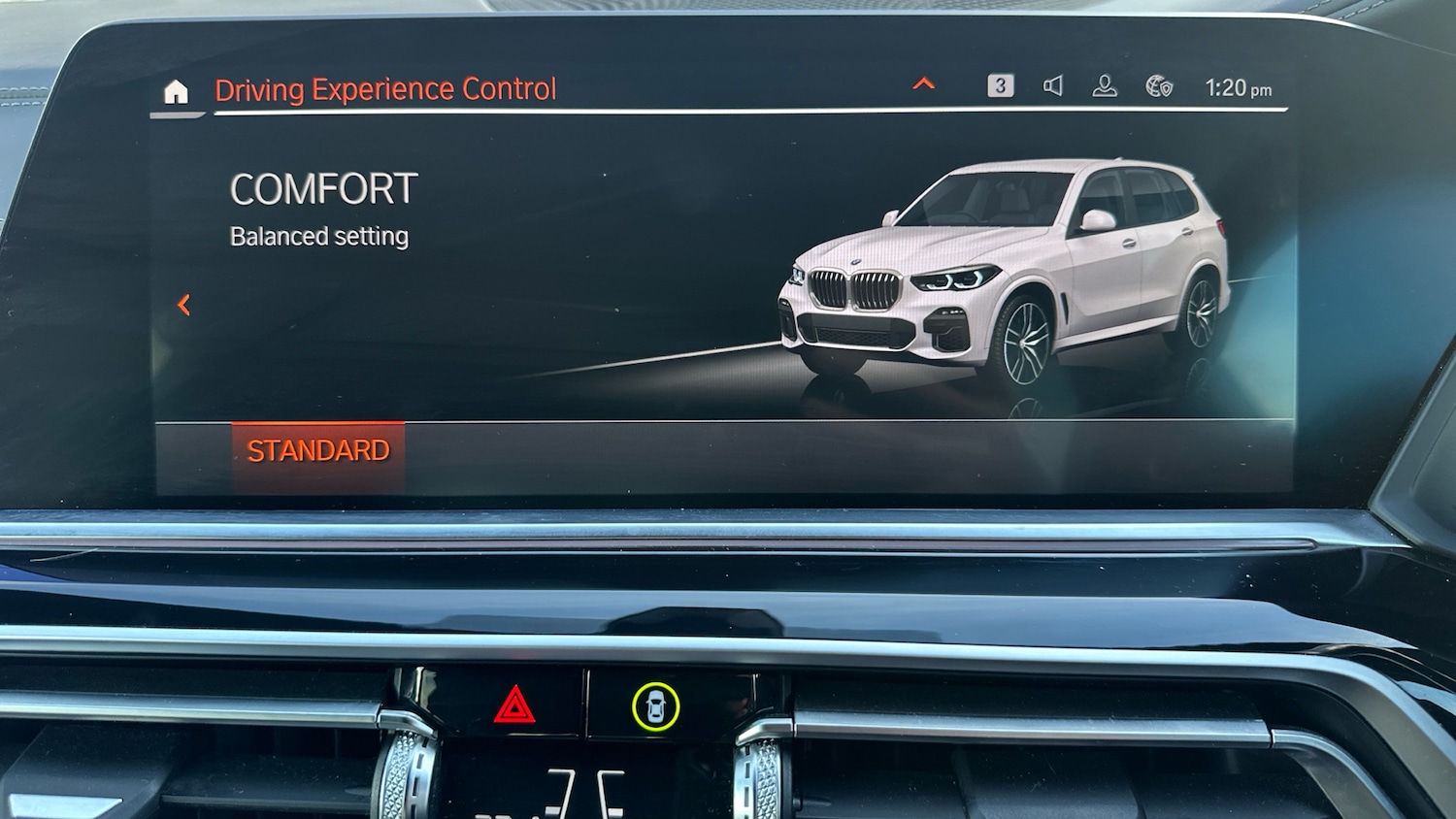The image size is (1456, 819).
Task: Open notifications via the badge showing 3
Action: [1001, 87]
